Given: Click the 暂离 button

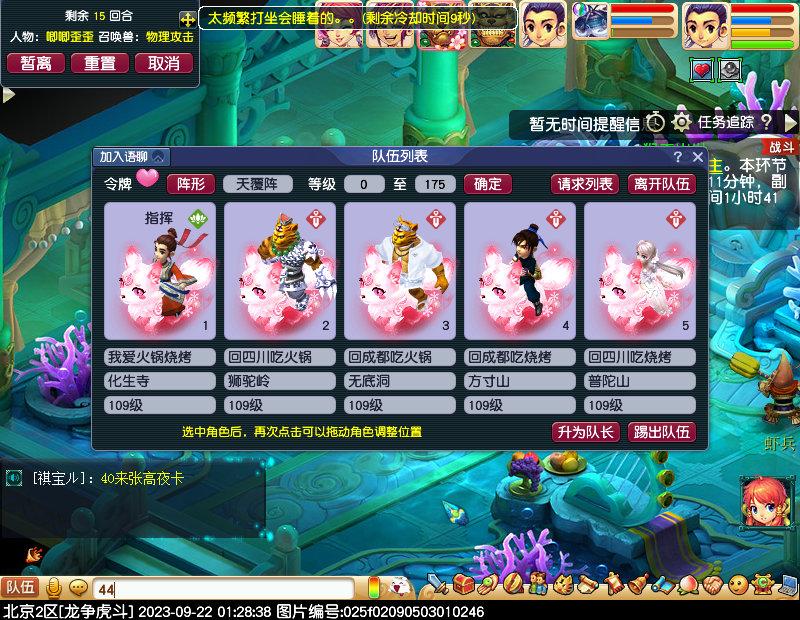Looking at the screenshot, I should click(x=36, y=63).
